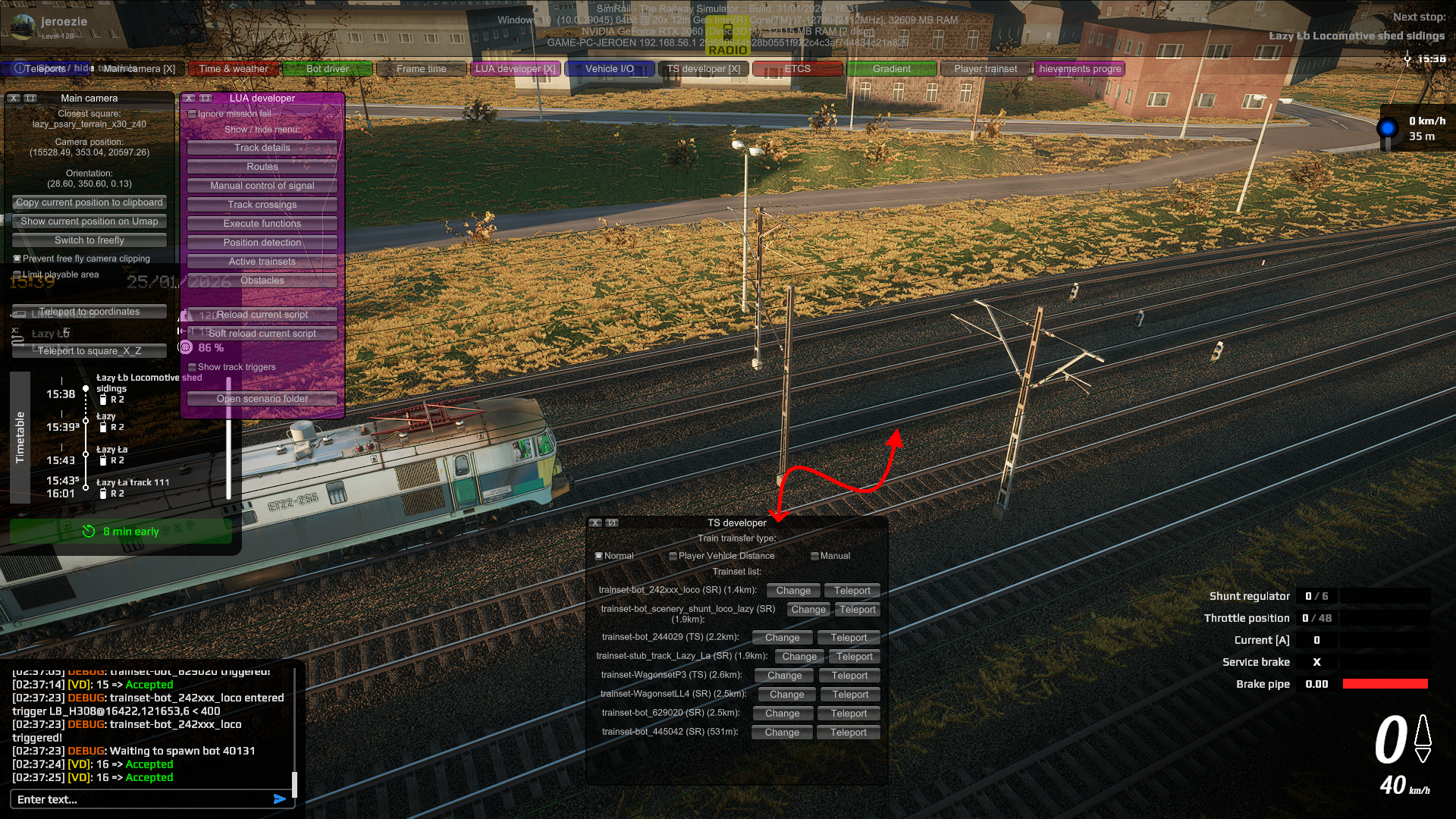The image size is (1456, 819).
Task: Toggle the Bot driver panel
Action: coord(328,69)
